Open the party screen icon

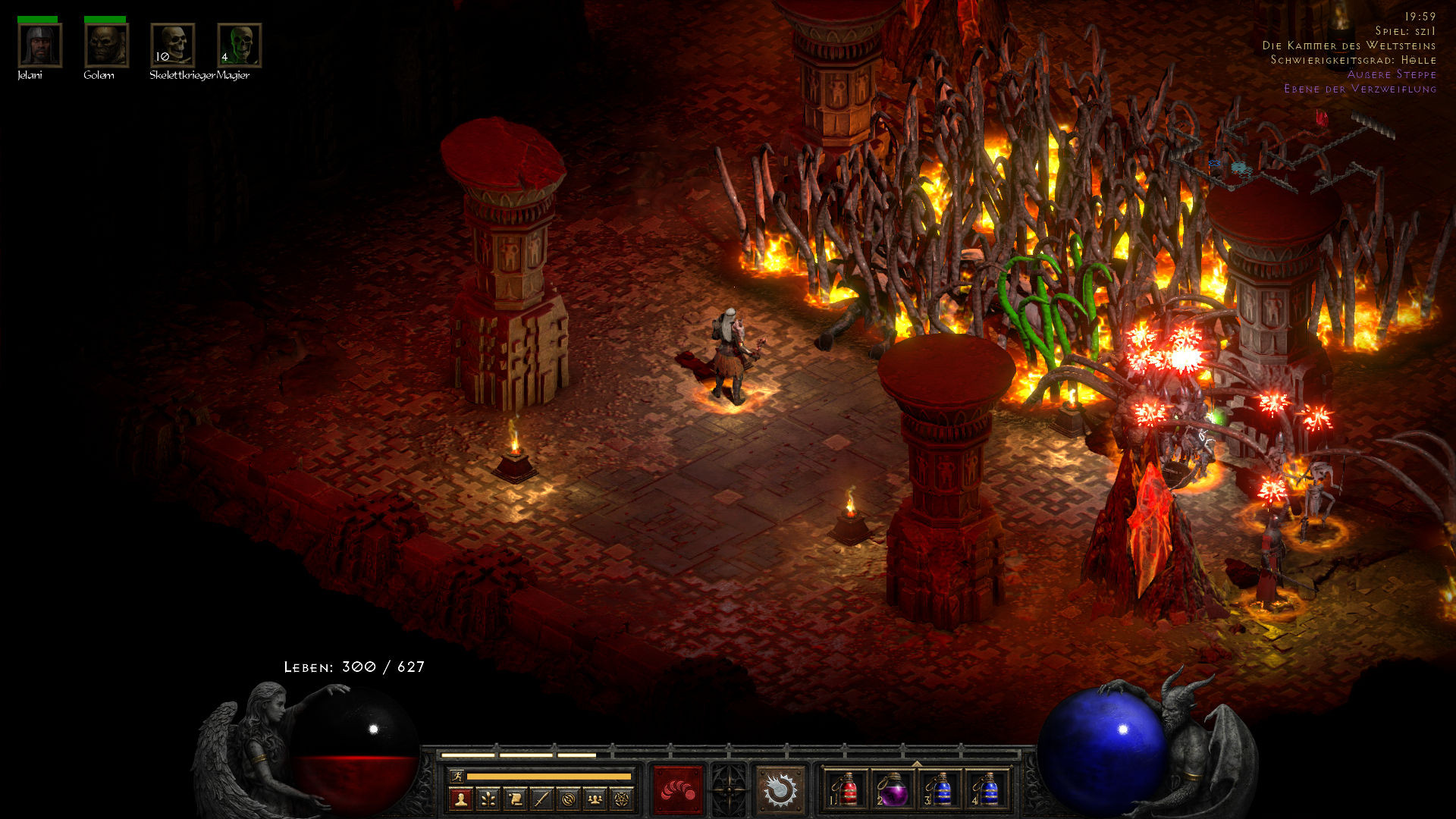(595, 799)
